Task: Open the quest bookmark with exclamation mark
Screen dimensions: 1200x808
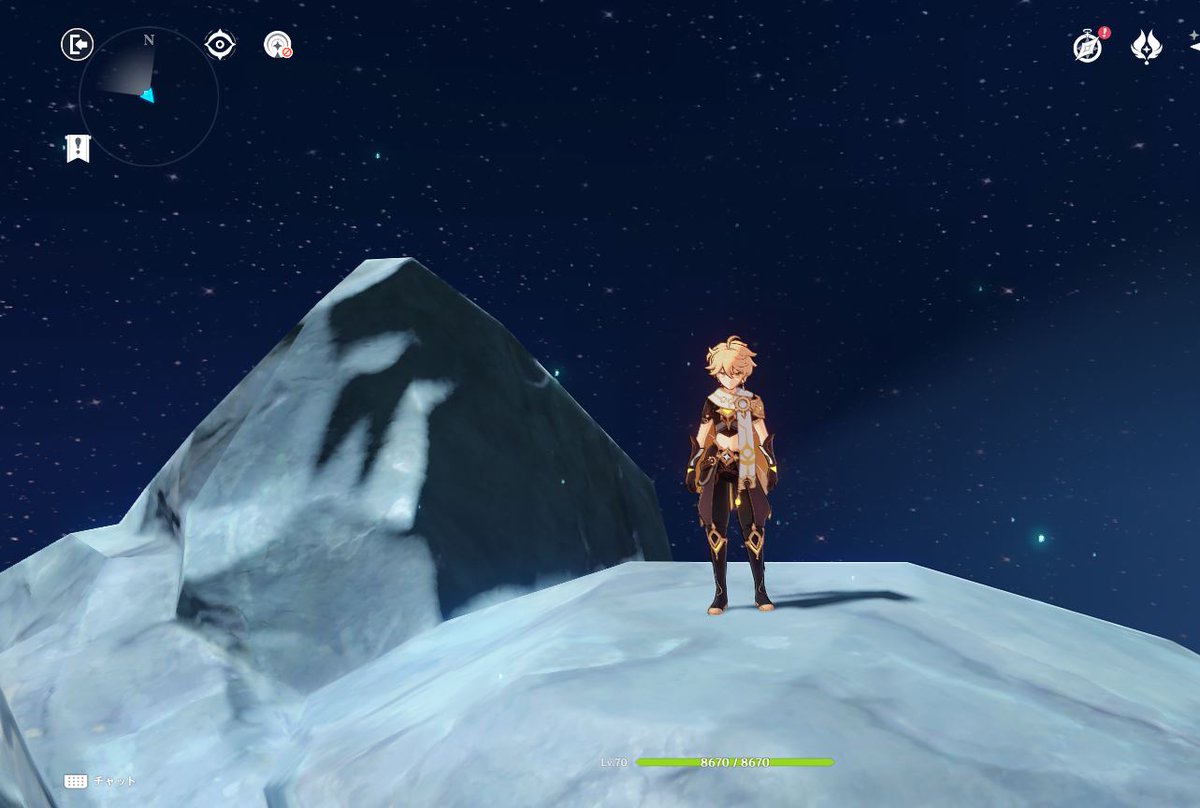Action: click(78, 149)
